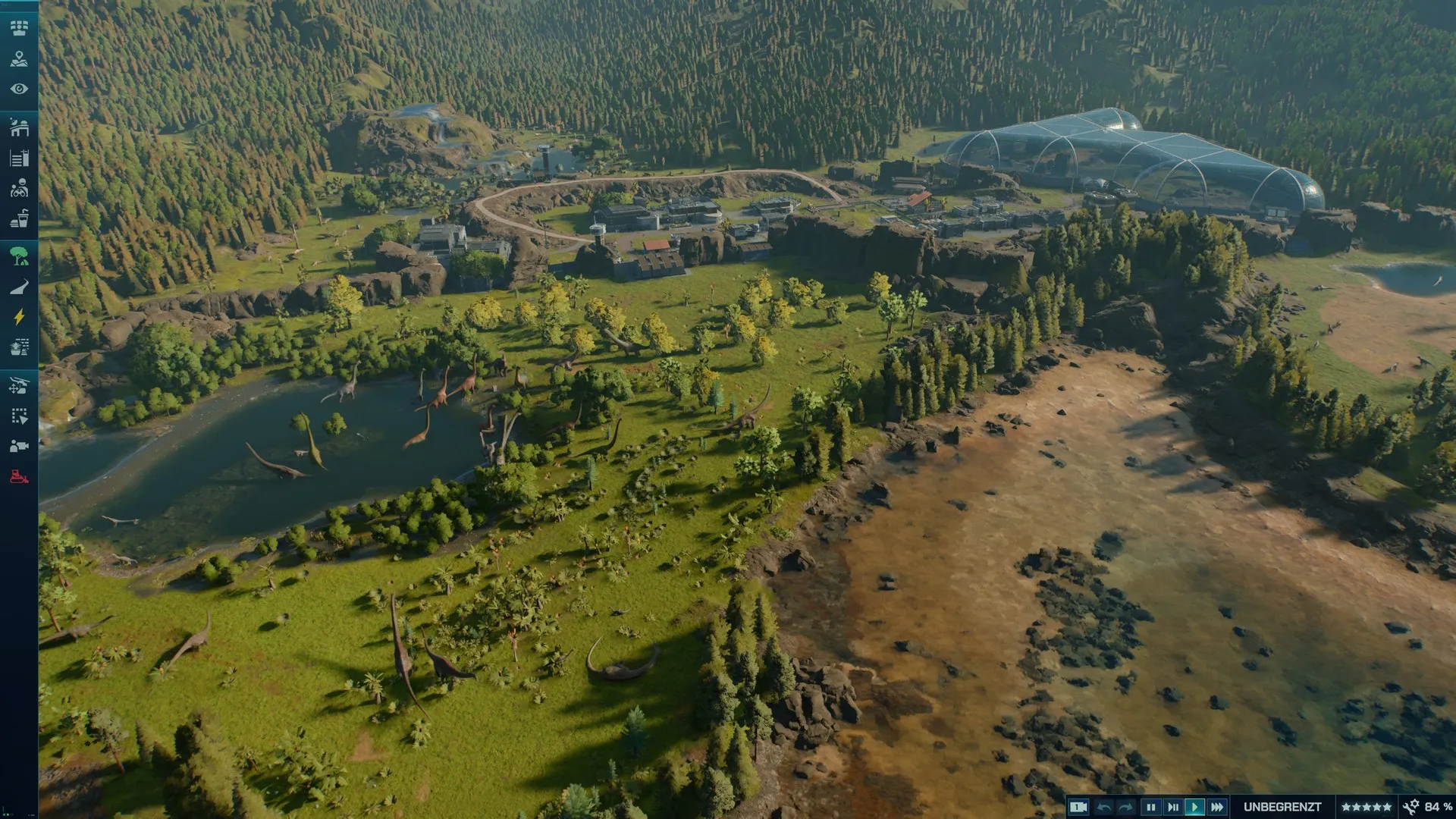Set the game to normal play speed
1456x819 pixels.
pos(1195,807)
